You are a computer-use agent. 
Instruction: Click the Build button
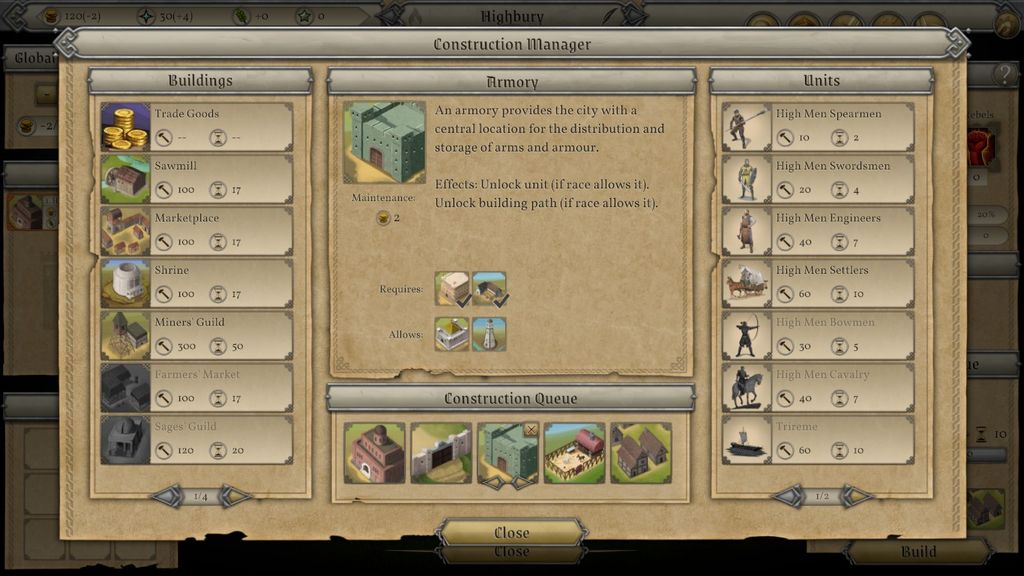click(x=918, y=551)
